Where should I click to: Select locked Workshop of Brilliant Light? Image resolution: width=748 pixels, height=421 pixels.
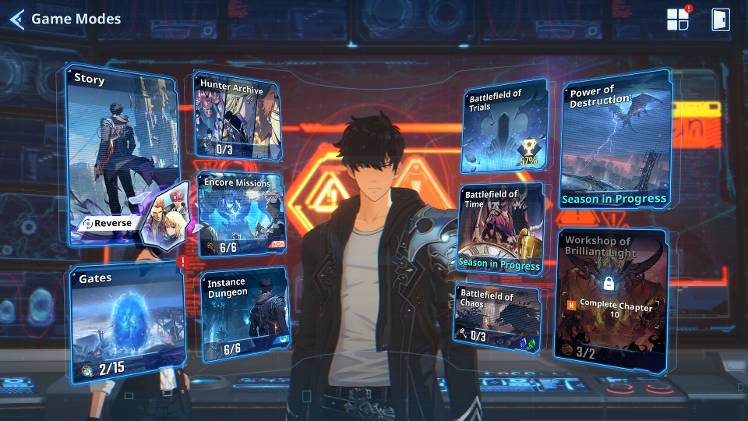click(610, 297)
